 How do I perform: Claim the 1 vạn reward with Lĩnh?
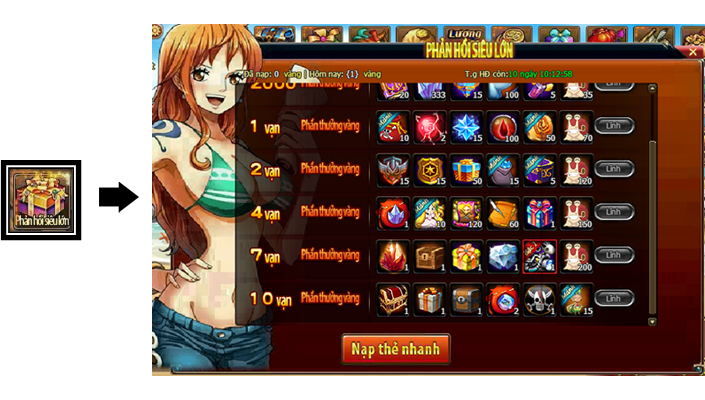(614, 127)
